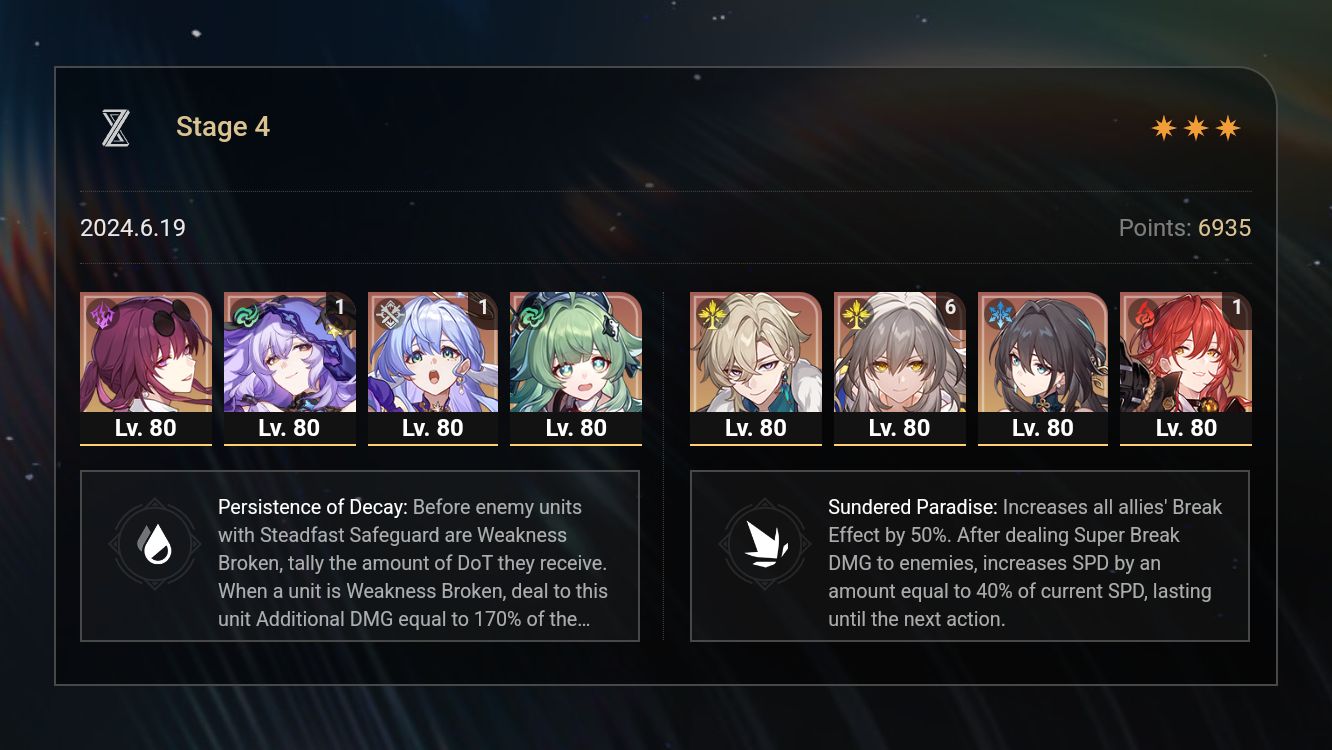The width and height of the screenshot is (1332, 750).
Task: Click Huohuo's Lv. 80 label
Action: (x=576, y=427)
